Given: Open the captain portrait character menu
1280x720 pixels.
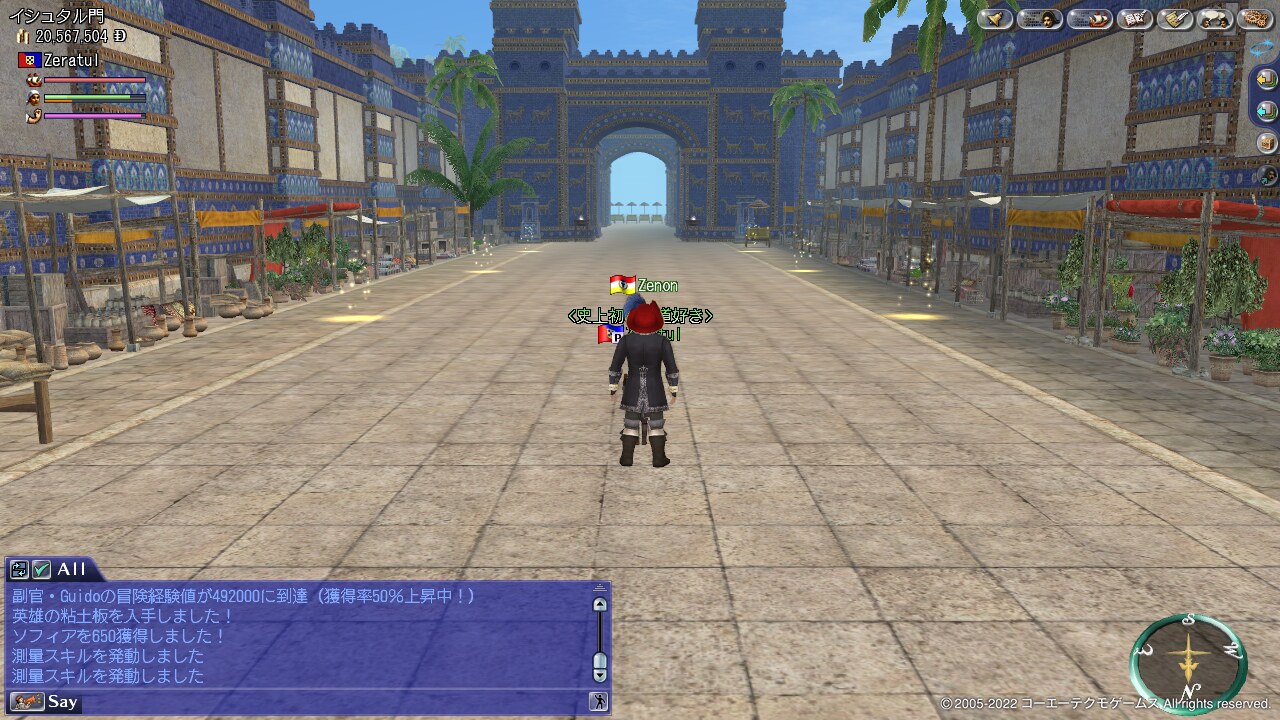Looking at the screenshot, I should pyautogui.click(x=1040, y=19).
